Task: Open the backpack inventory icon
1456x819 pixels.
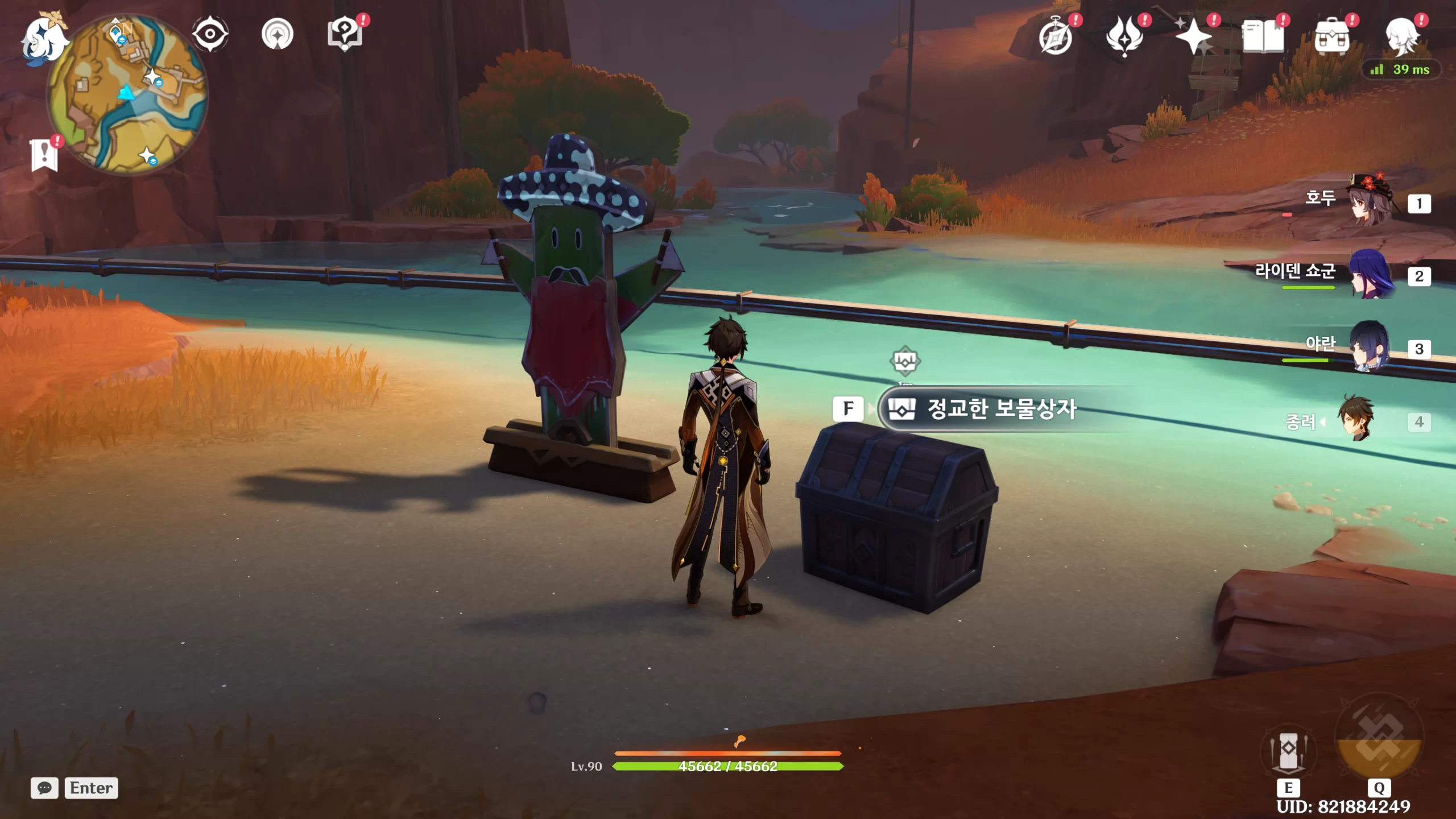Action: tap(1331, 38)
